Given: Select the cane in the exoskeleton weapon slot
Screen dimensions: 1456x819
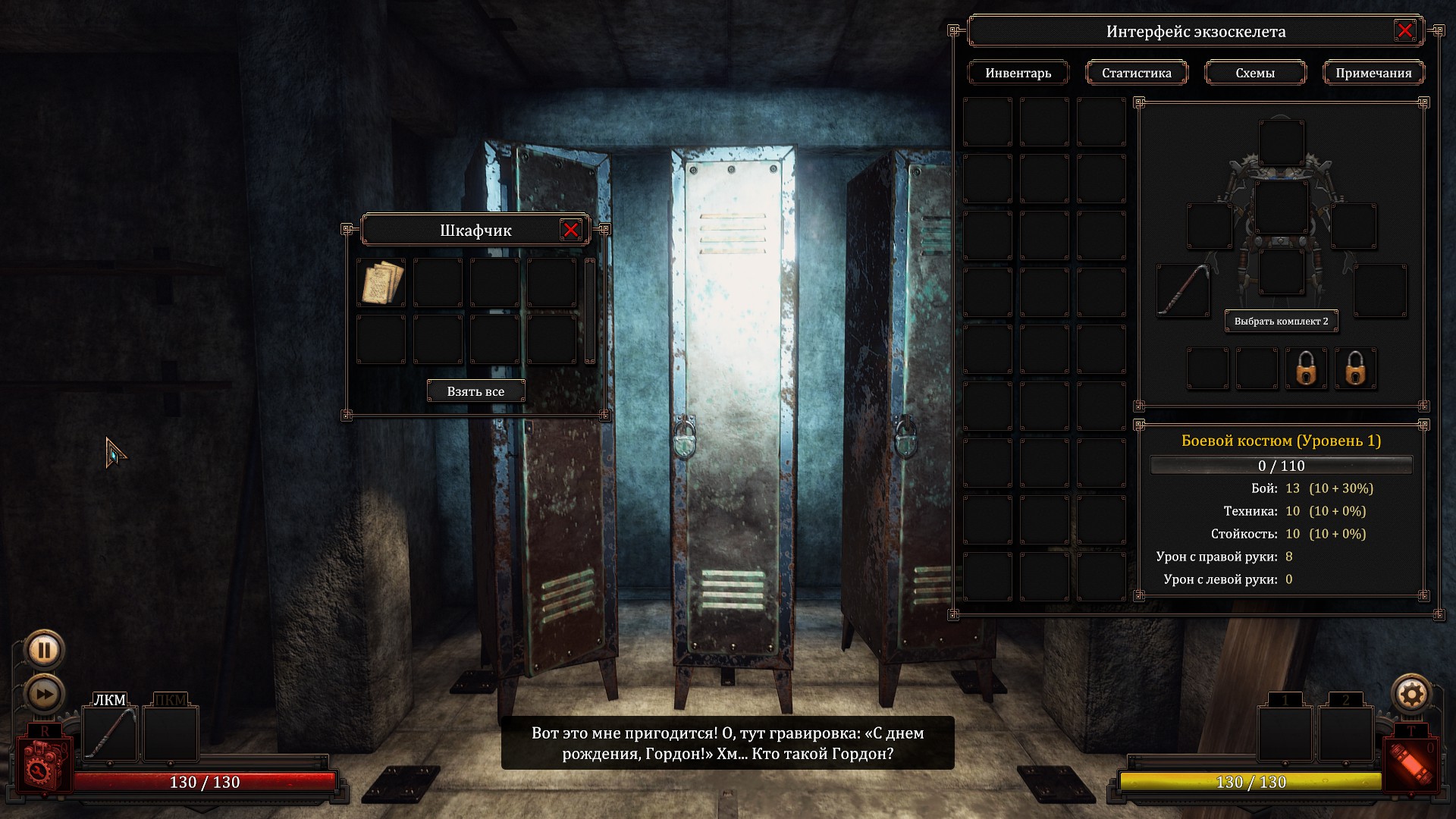Looking at the screenshot, I should (1184, 290).
